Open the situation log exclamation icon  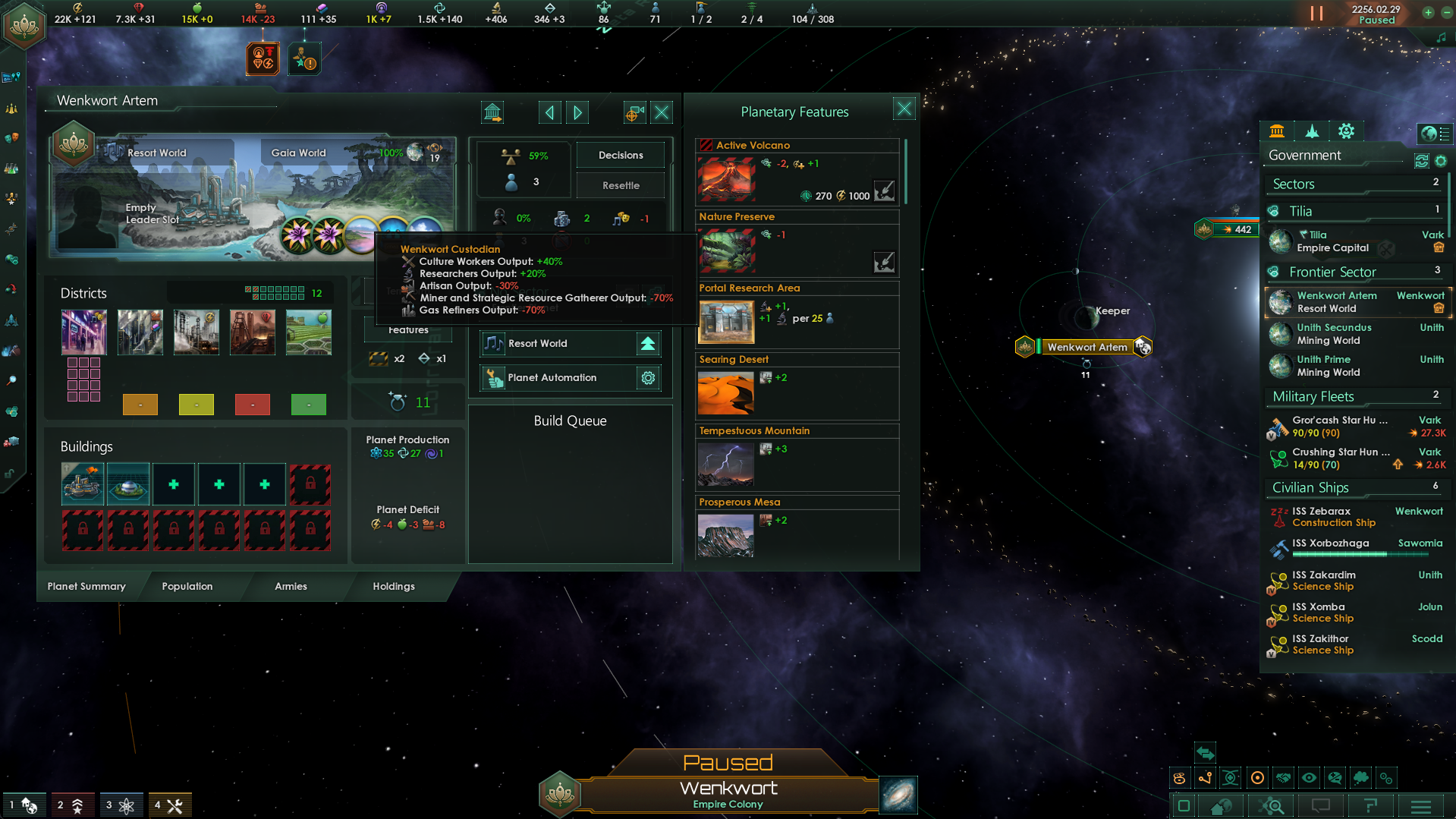pyautogui.click(x=305, y=58)
